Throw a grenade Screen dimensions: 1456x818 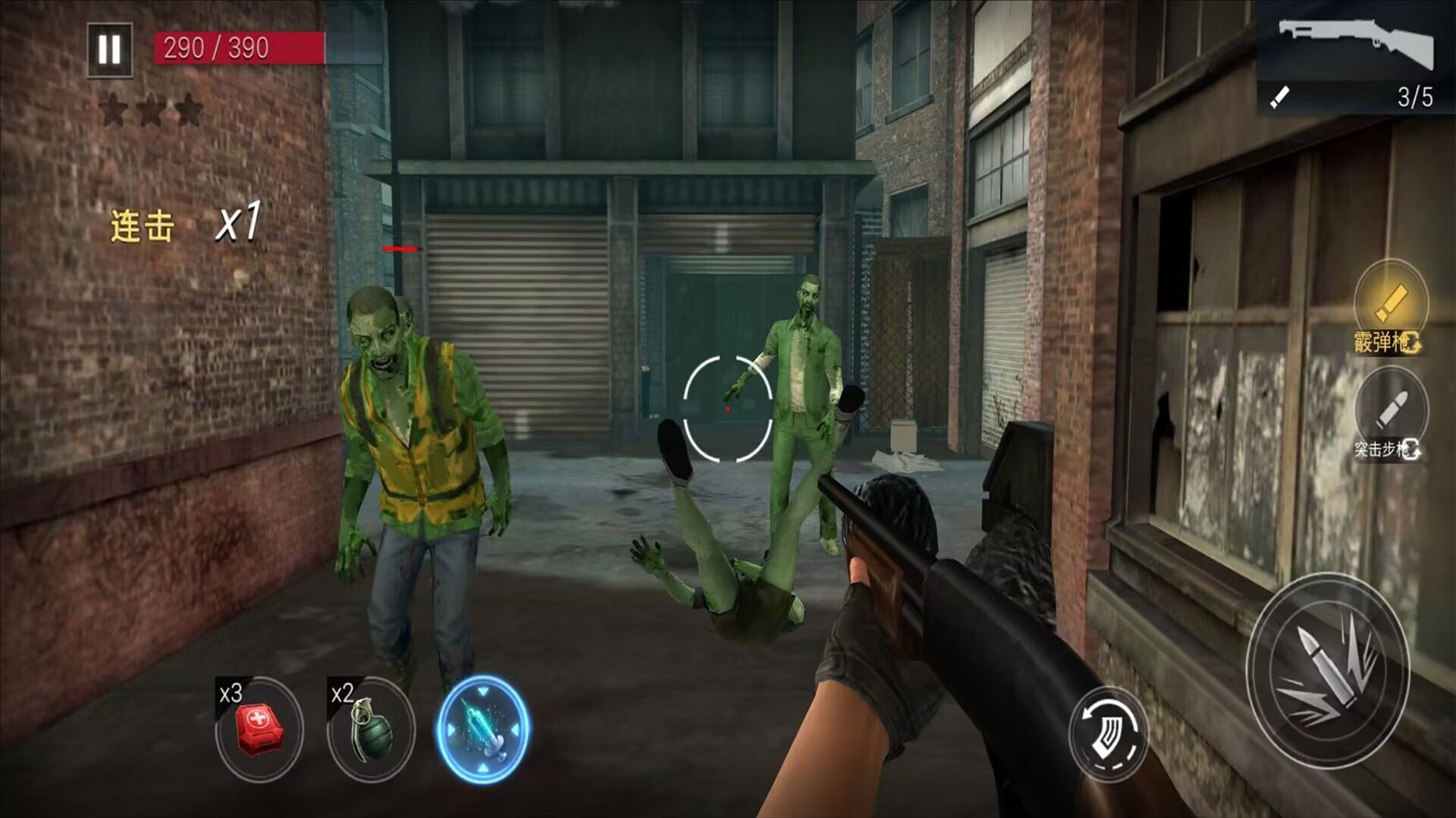[x=371, y=729]
